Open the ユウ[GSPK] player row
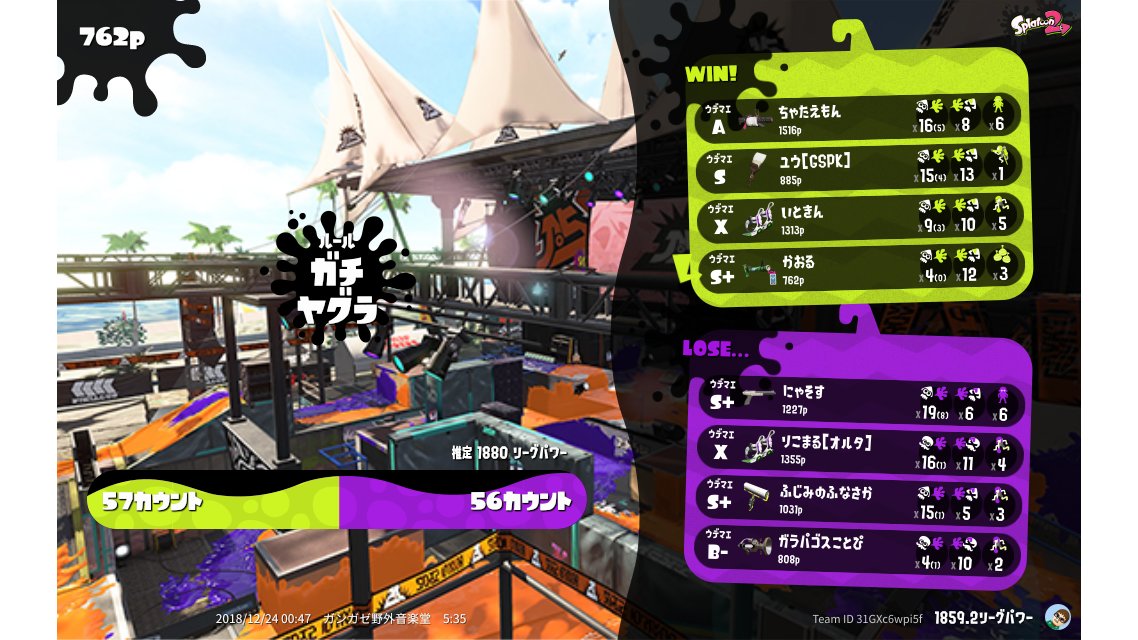The height and width of the screenshot is (640, 1138). 858,168
